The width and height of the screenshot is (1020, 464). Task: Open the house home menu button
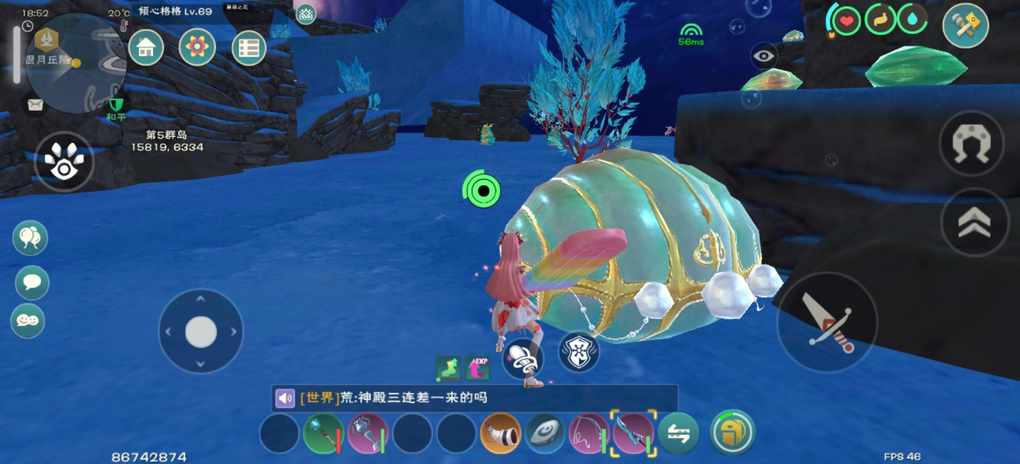[147, 46]
